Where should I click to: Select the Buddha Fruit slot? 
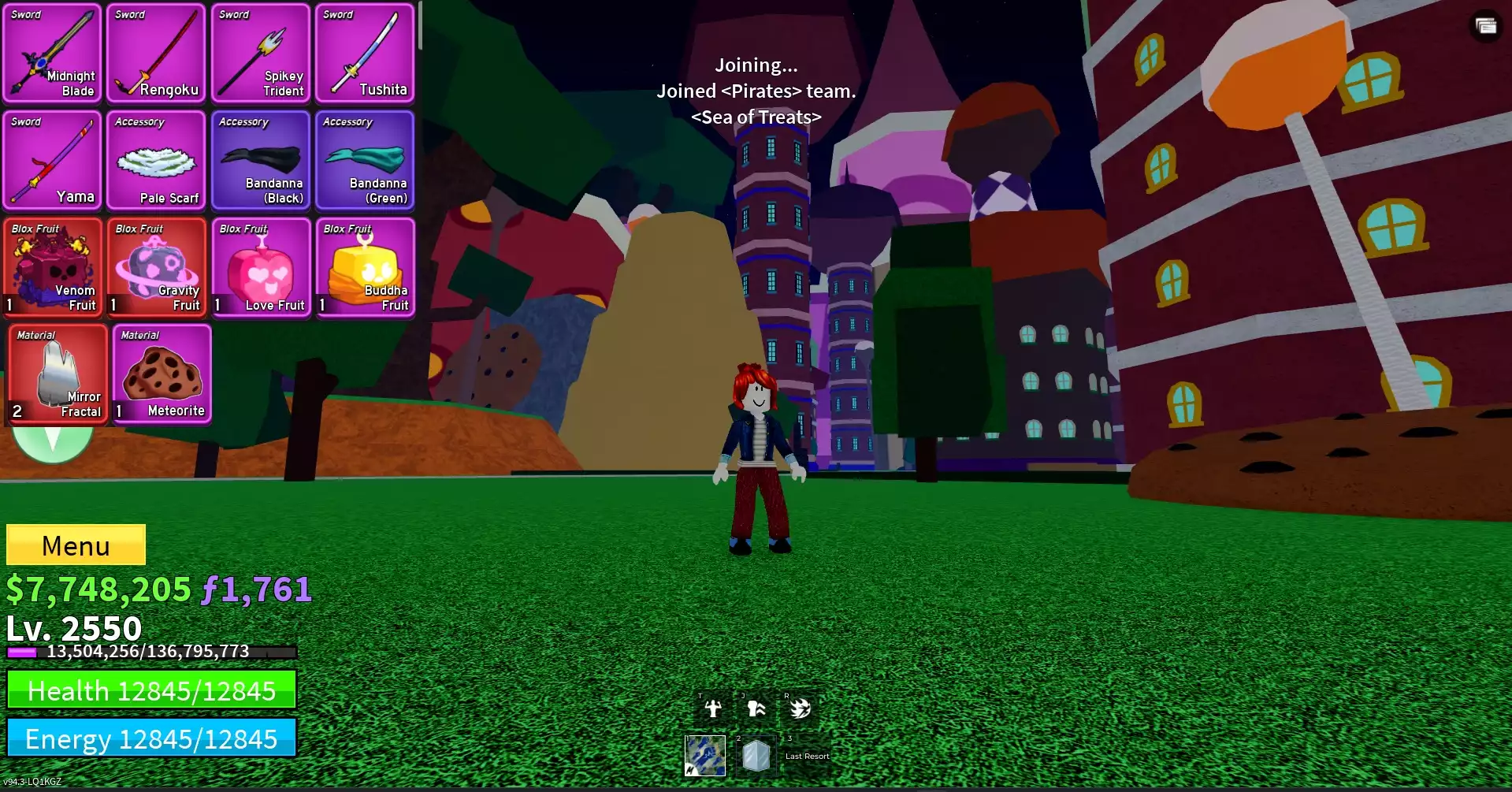pyautogui.click(x=364, y=267)
